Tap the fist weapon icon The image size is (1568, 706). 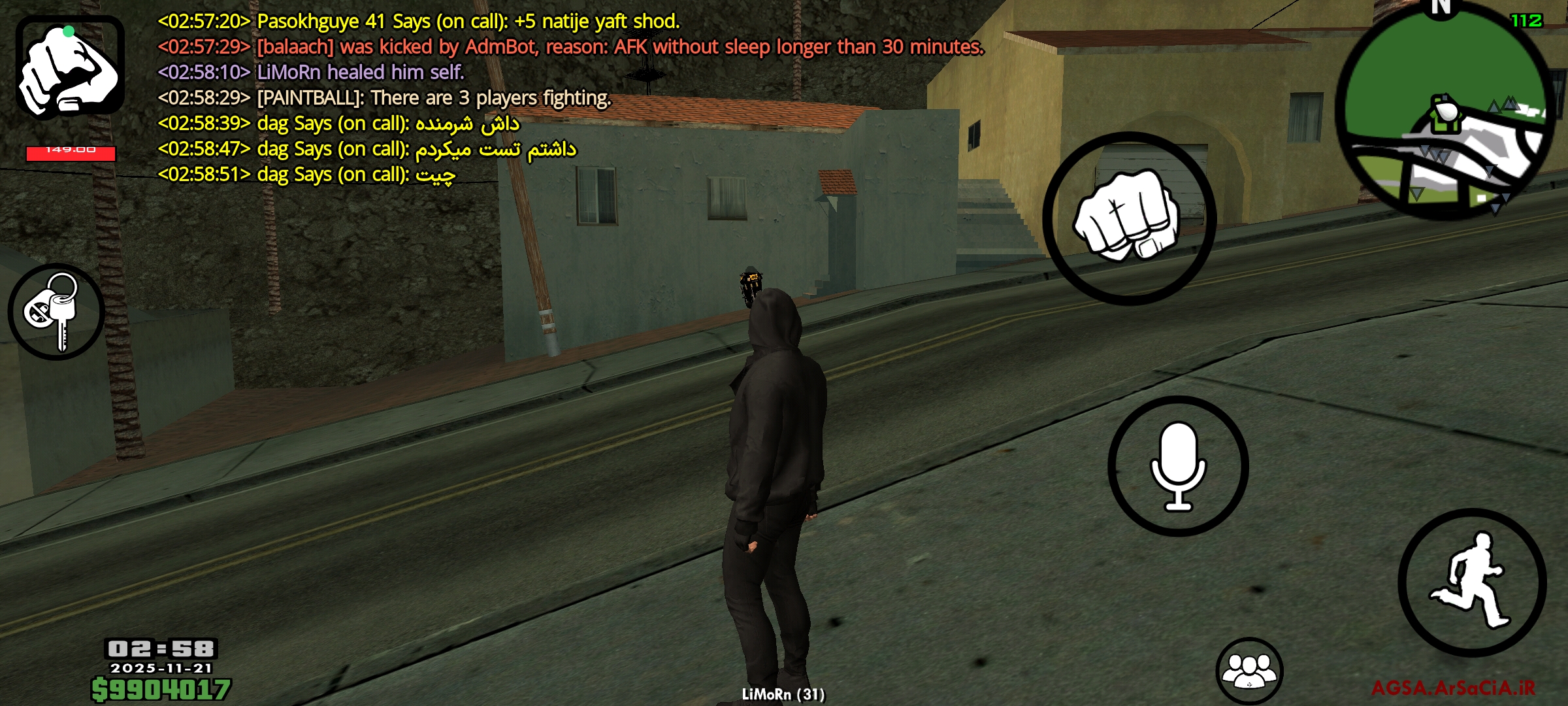coord(70,67)
